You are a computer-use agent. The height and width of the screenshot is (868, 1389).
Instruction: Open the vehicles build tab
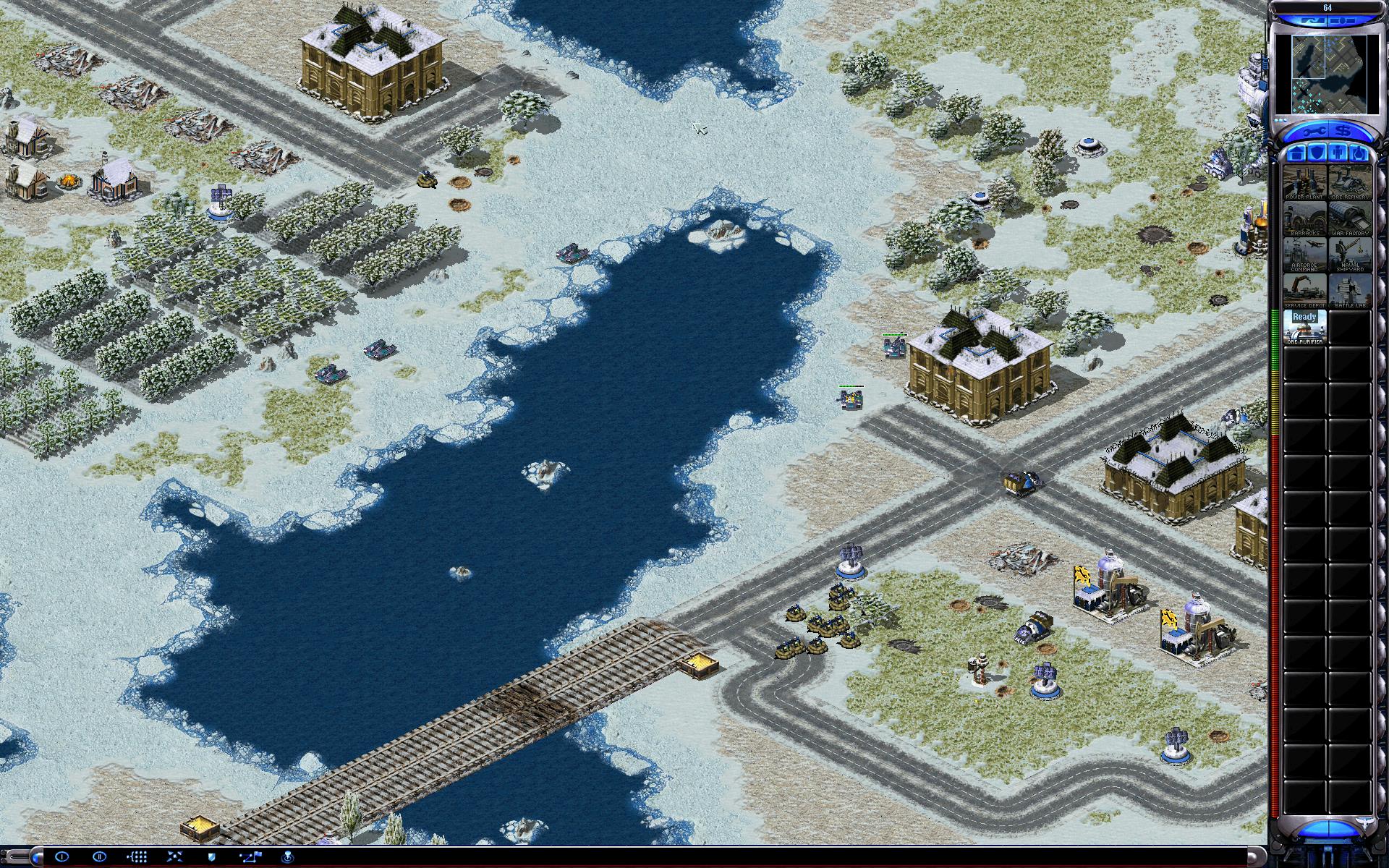coord(1358,153)
